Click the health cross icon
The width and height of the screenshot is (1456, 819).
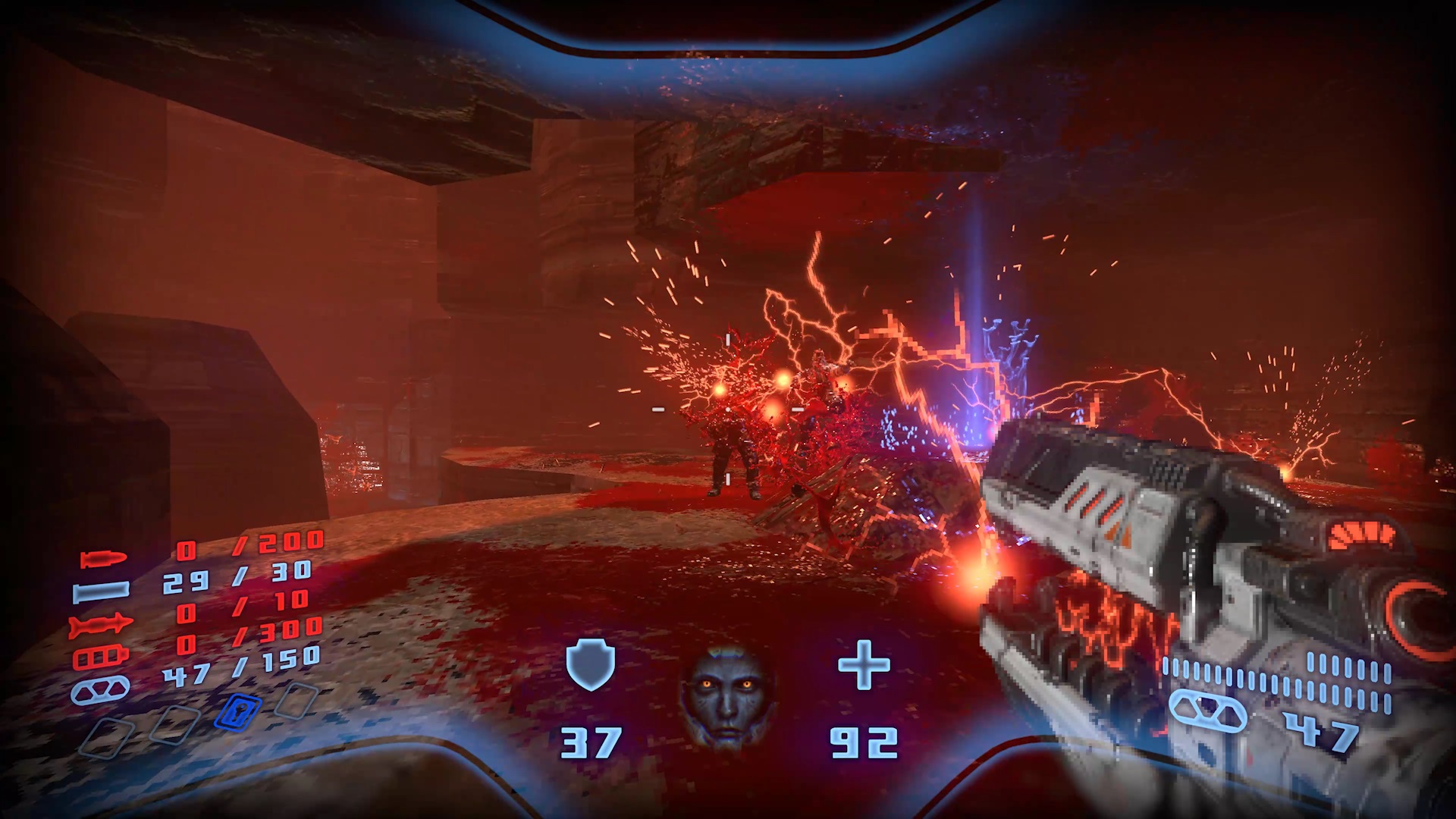click(864, 665)
